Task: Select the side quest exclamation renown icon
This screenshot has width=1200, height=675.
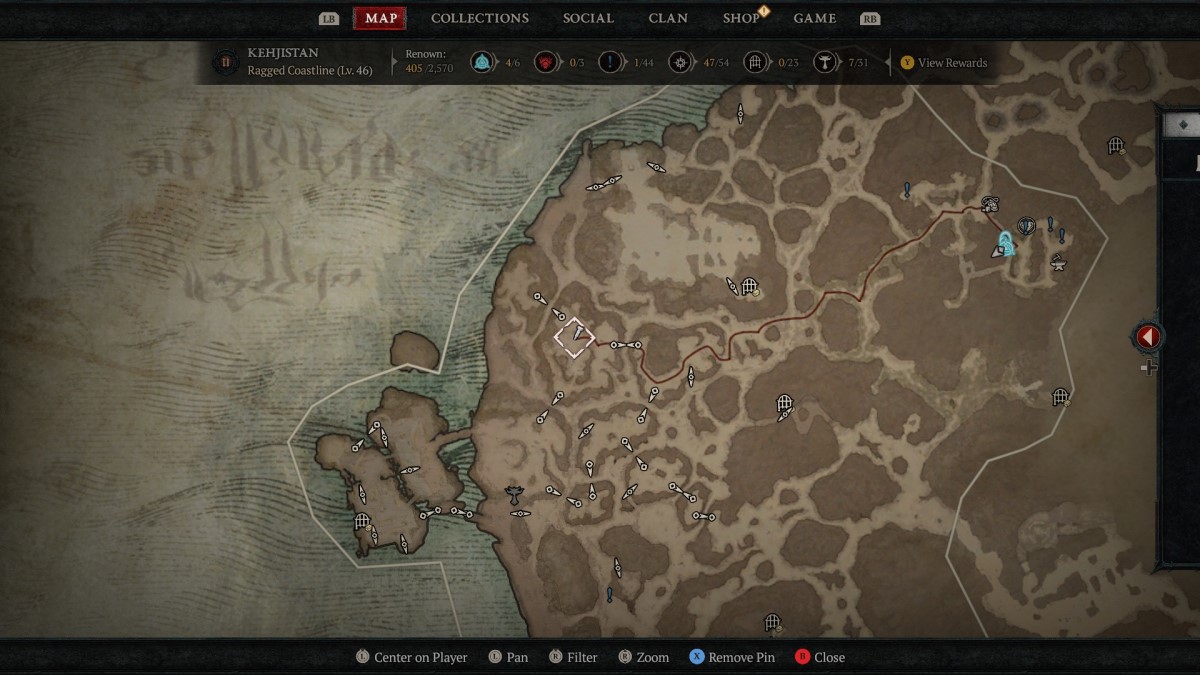Action: [610, 63]
